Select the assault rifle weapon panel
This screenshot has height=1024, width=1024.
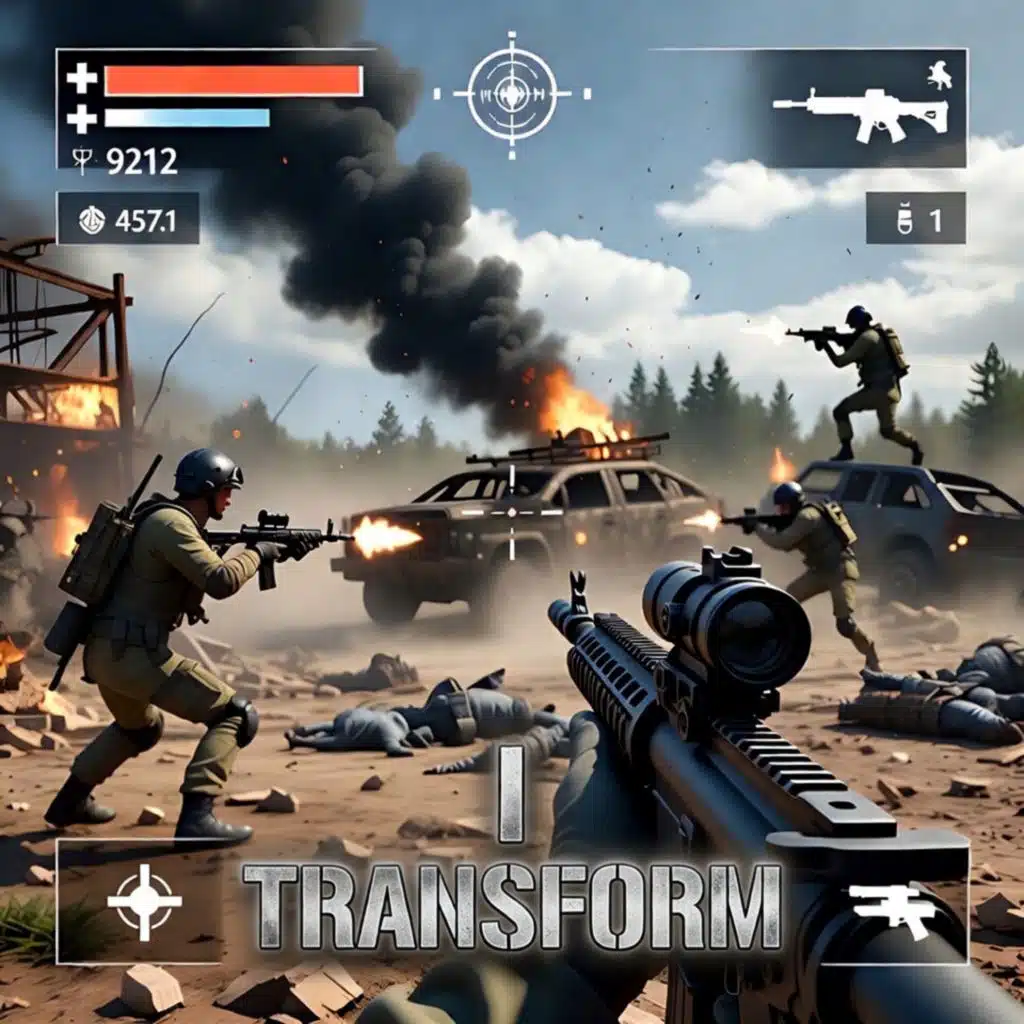pyautogui.click(x=860, y=108)
